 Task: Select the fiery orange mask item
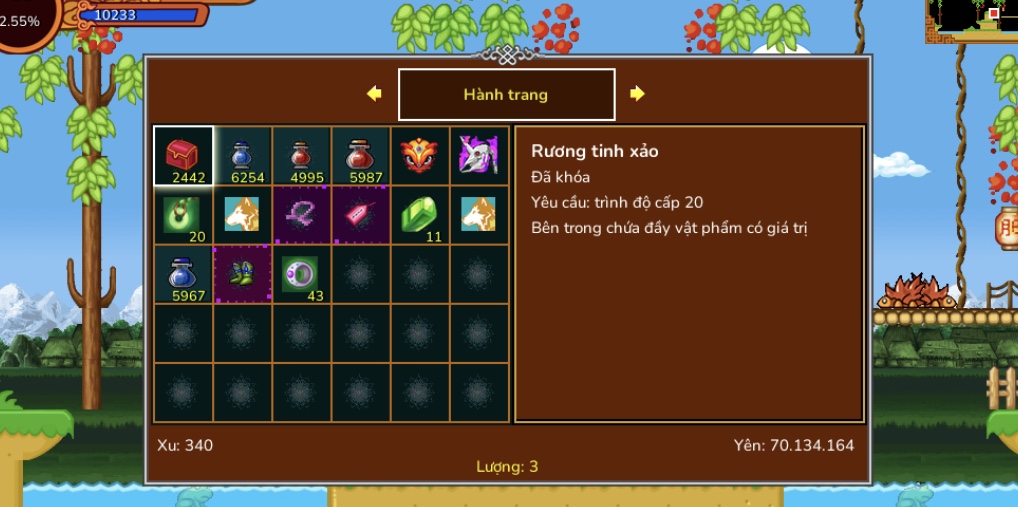point(420,156)
